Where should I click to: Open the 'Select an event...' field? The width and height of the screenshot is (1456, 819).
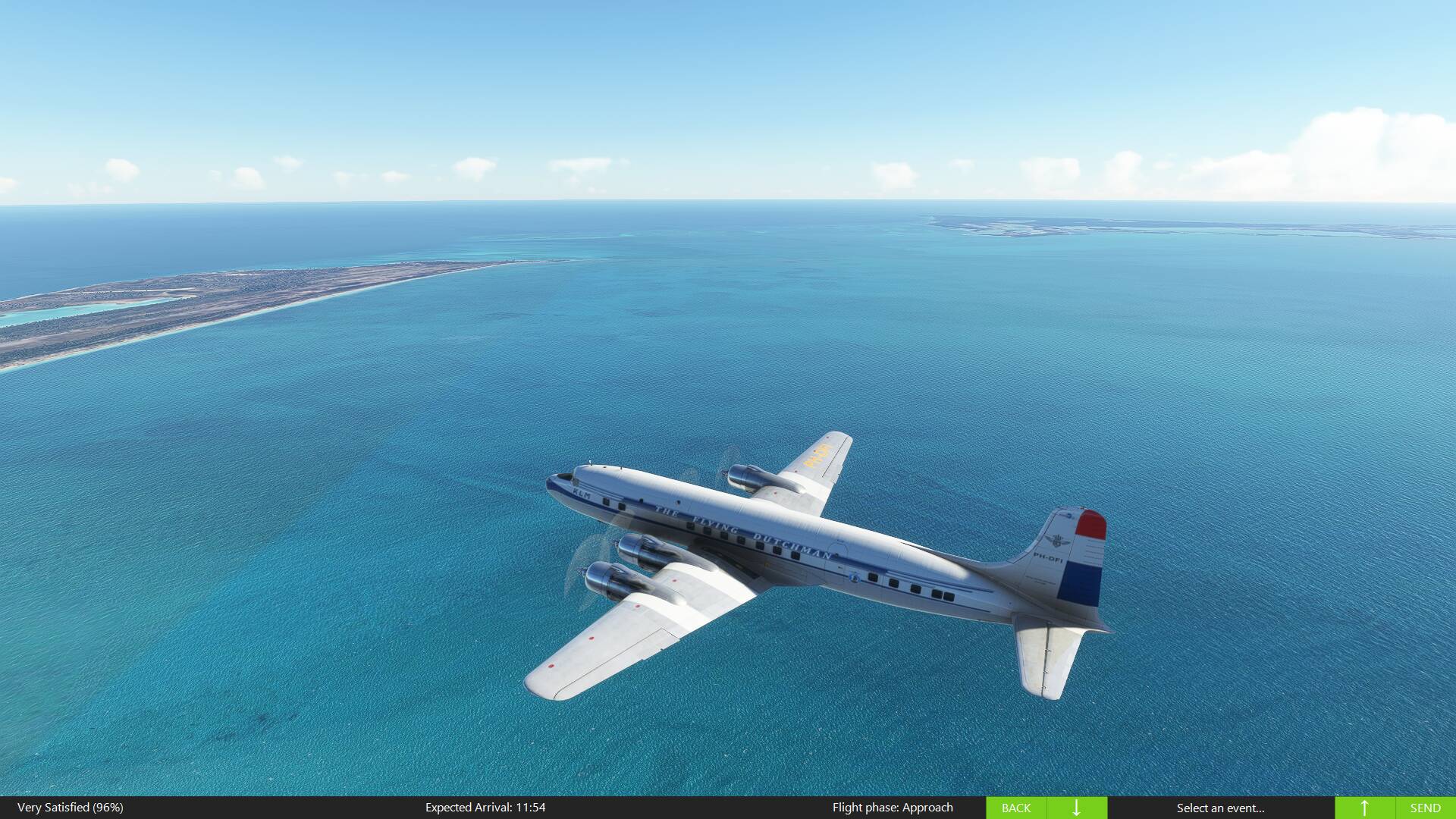tap(1220, 808)
